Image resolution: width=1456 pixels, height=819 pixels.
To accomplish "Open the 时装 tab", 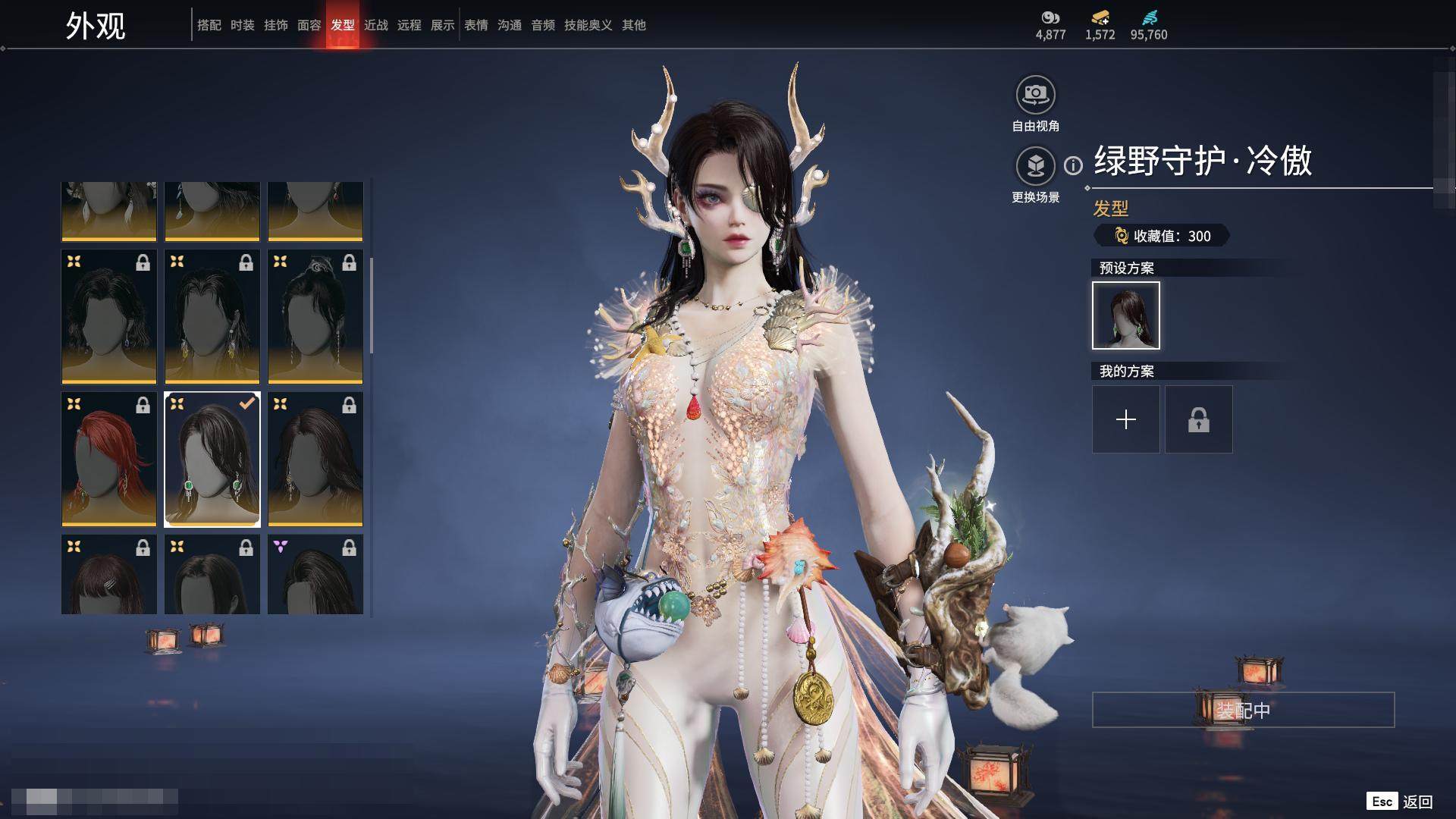I will click(242, 25).
